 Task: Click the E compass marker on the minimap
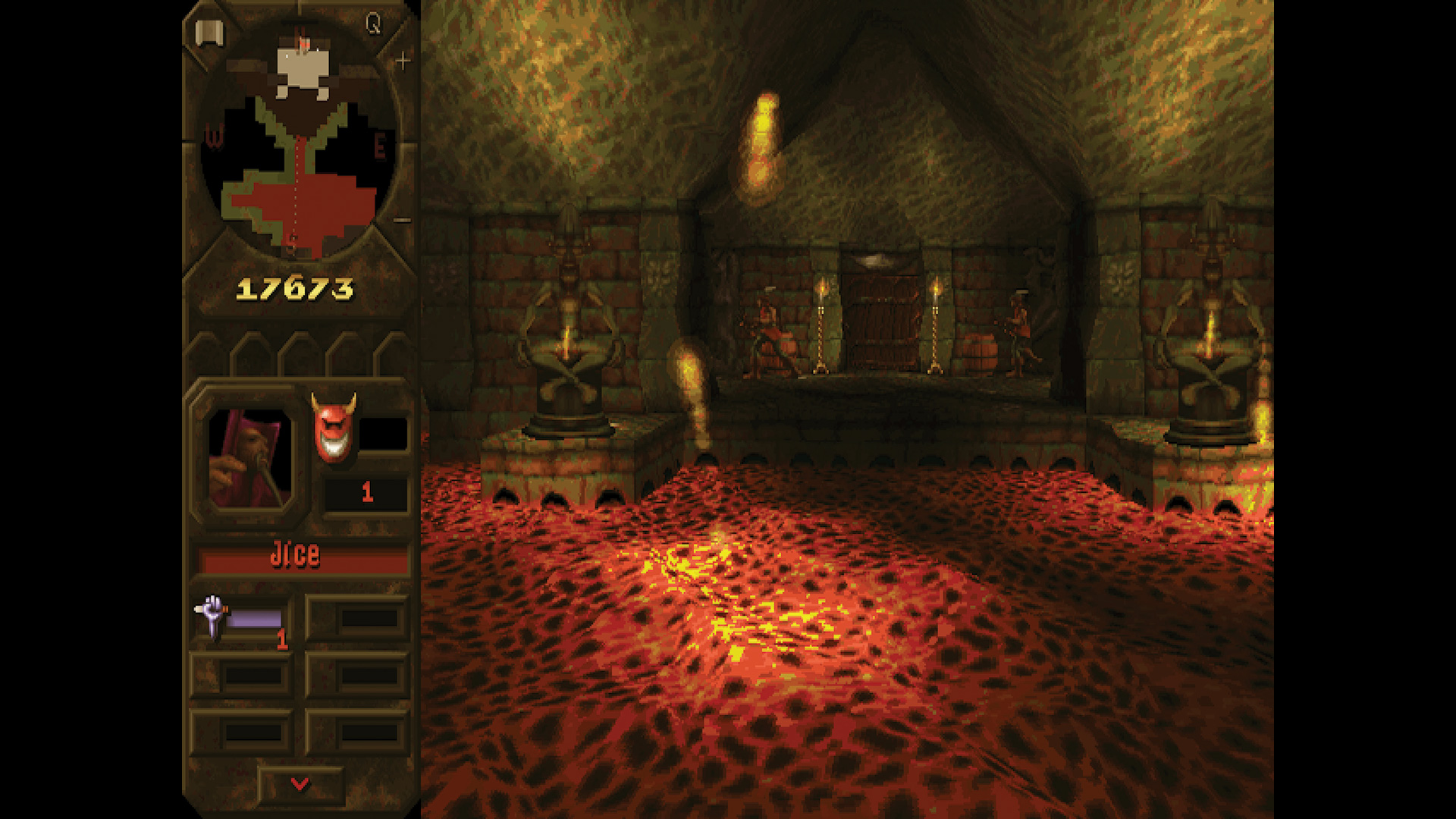pyautogui.click(x=383, y=144)
